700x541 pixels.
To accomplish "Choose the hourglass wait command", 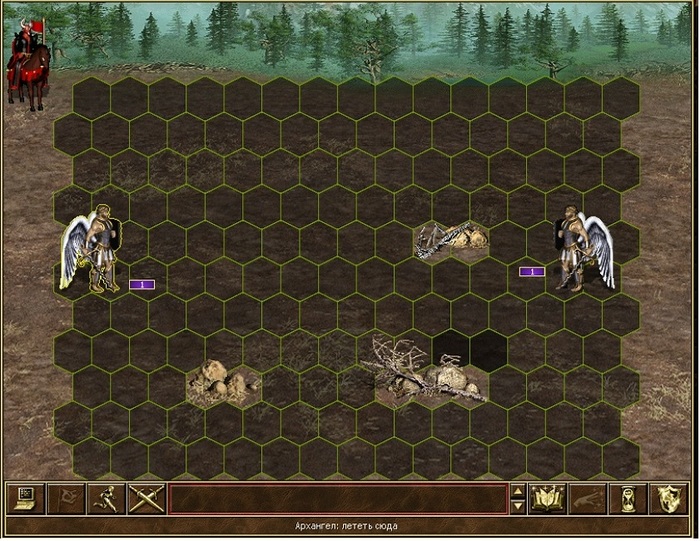I will 629,498.
